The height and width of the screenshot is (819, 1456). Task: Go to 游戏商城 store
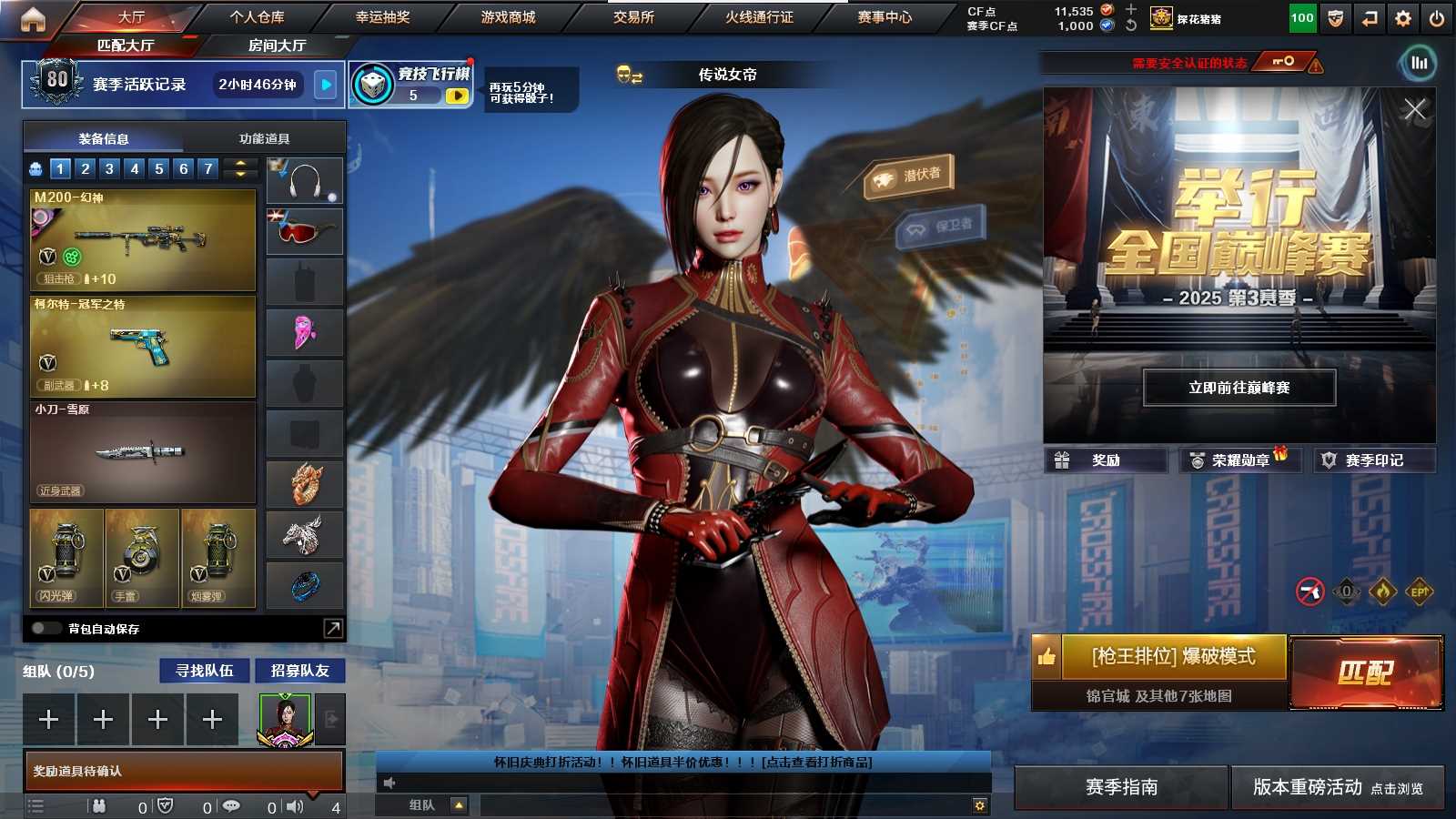tap(508, 17)
